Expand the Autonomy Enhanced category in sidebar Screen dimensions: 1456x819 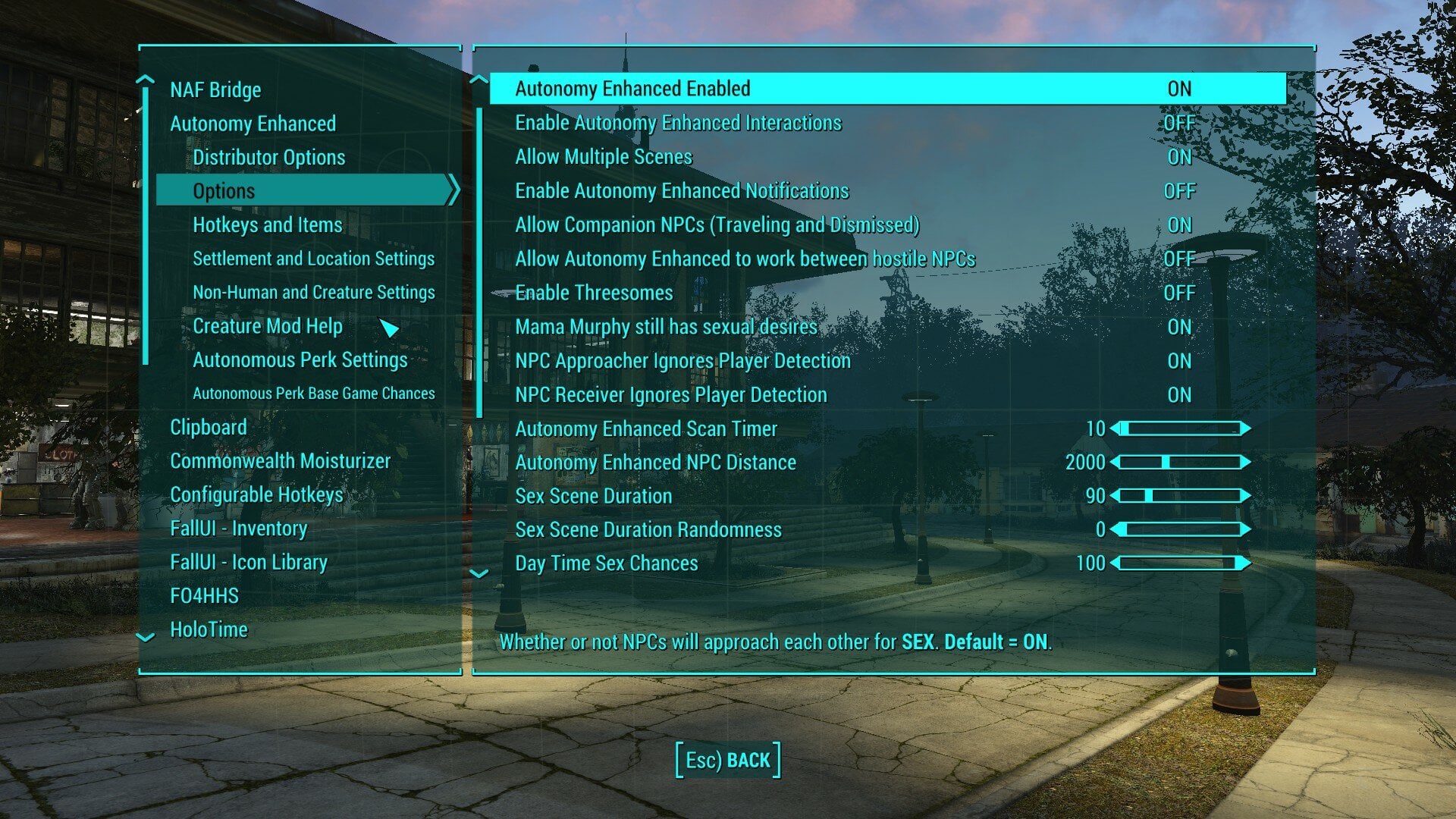tap(253, 124)
